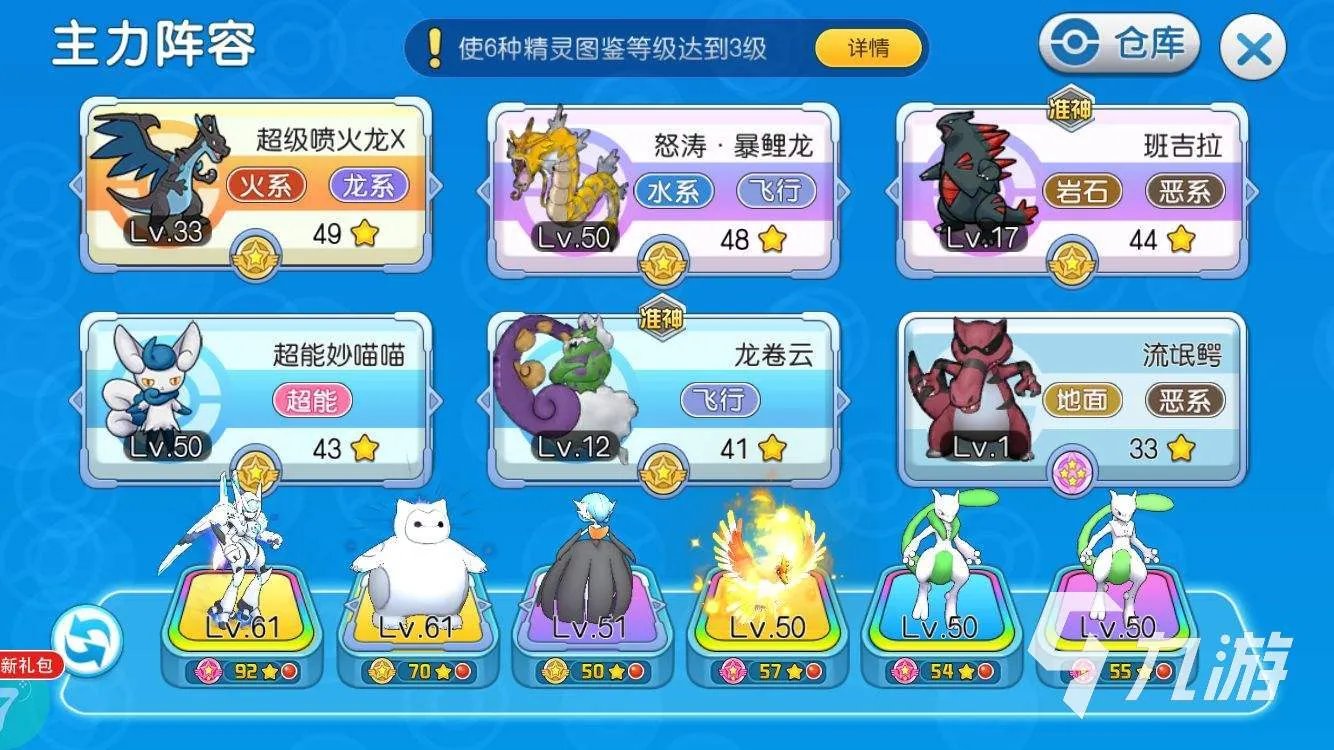
Task: Click the right arrow on the 超级喷火龙X card
Action: point(437,183)
